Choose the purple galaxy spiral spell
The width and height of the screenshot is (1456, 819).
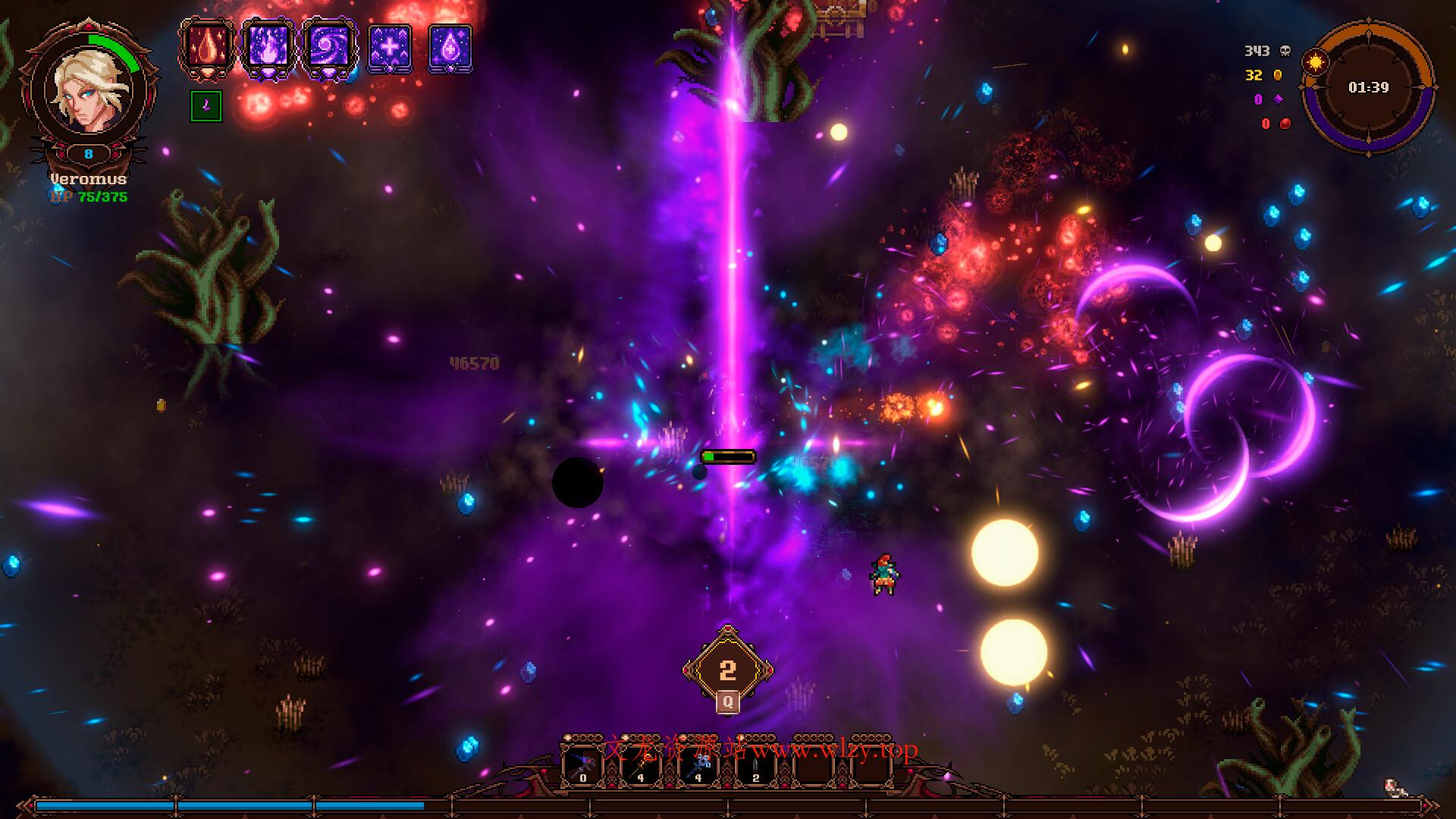328,48
